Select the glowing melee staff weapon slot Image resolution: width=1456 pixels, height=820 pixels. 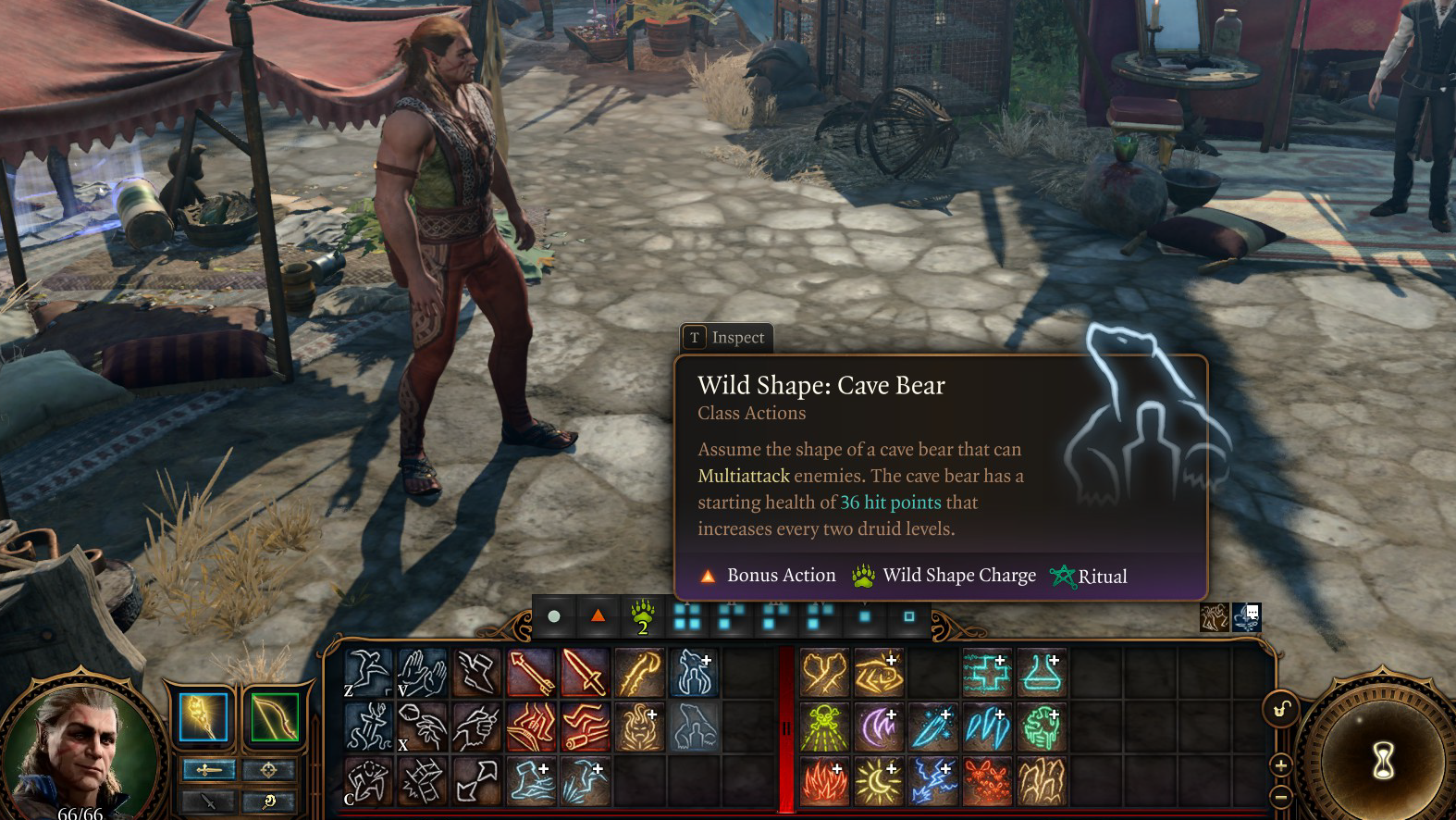204,717
